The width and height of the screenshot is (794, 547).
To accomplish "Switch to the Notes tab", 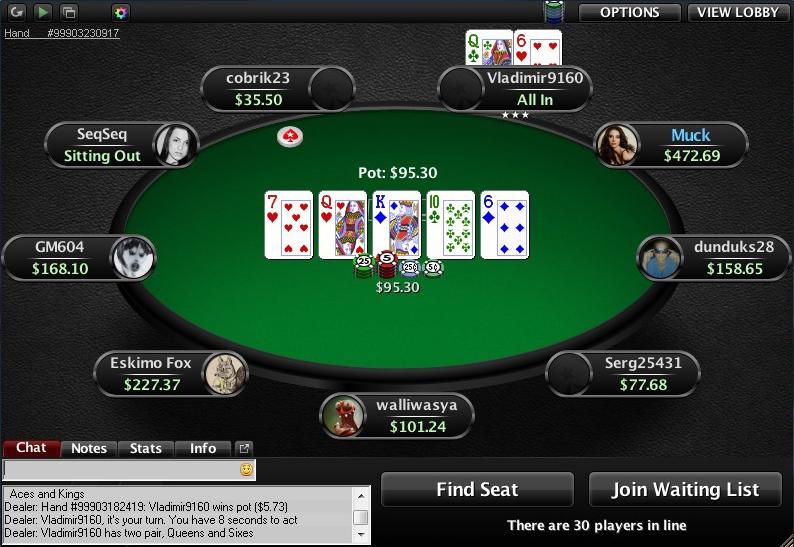I will [x=89, y=449].
